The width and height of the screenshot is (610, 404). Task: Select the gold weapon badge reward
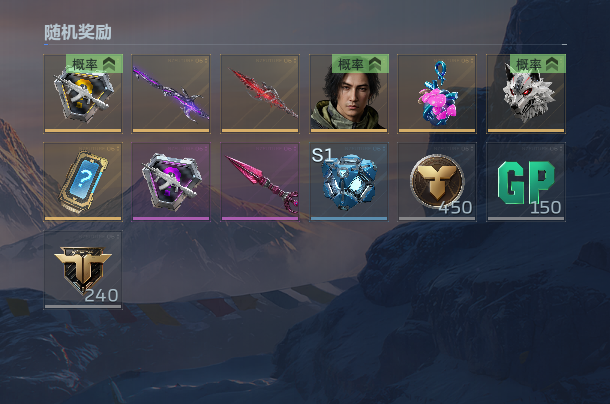pyautogui.click(x=83, y=98)
